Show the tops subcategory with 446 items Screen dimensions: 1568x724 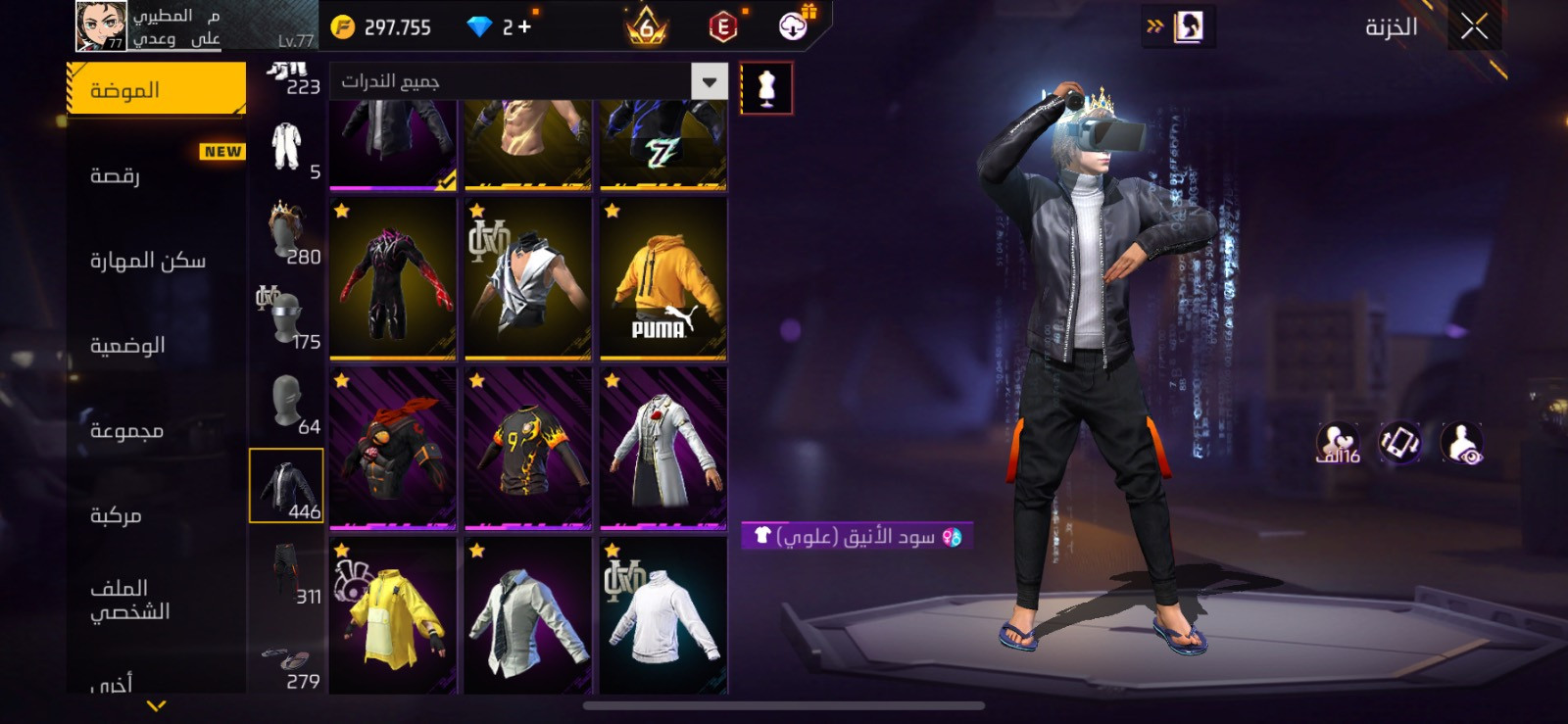[x=286, y=486]
